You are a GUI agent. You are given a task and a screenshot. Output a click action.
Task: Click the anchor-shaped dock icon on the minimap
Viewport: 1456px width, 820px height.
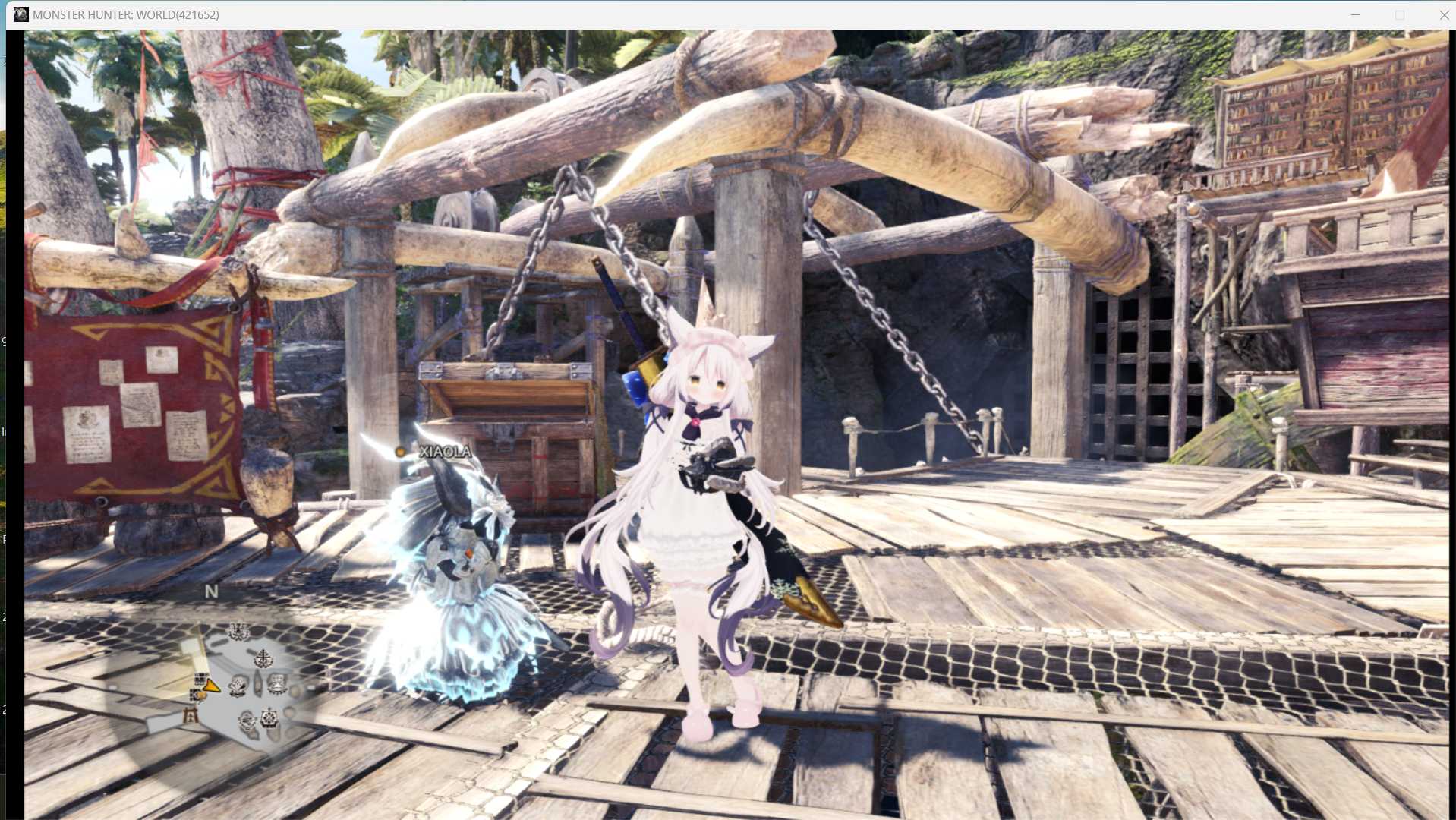pos(263,658)
